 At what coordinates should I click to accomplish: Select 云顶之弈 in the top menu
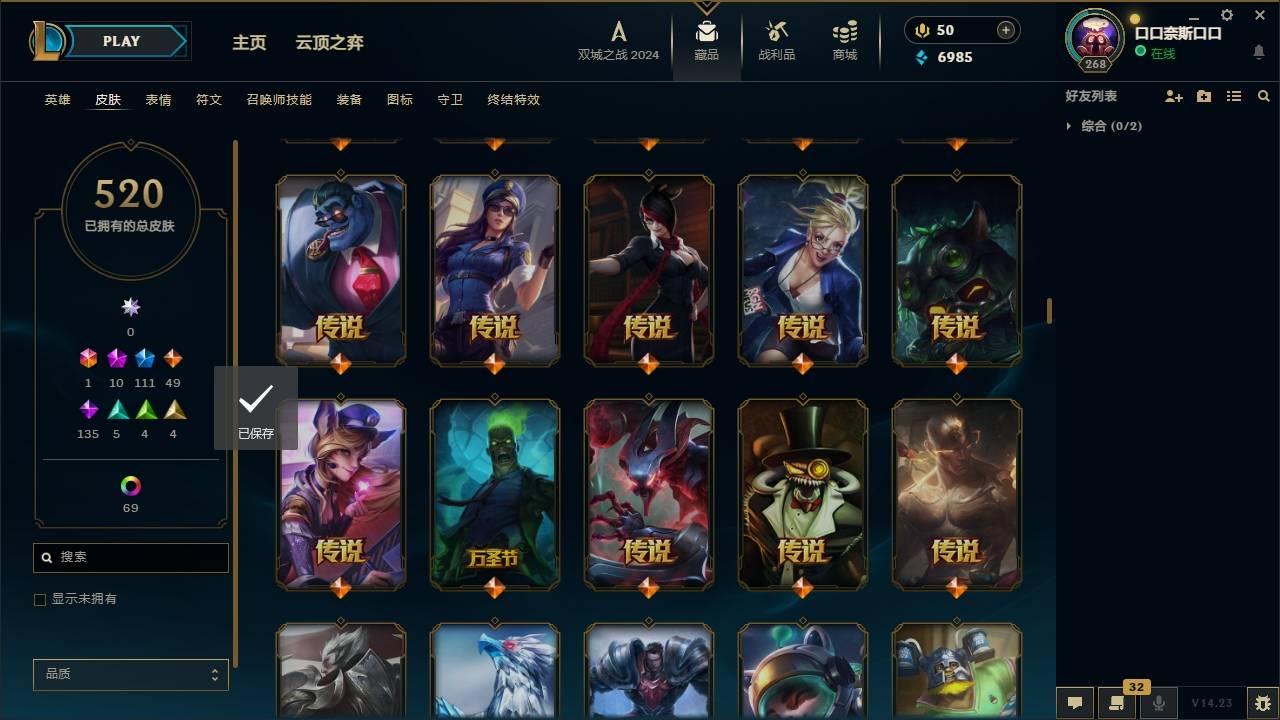tap(332, 42)
